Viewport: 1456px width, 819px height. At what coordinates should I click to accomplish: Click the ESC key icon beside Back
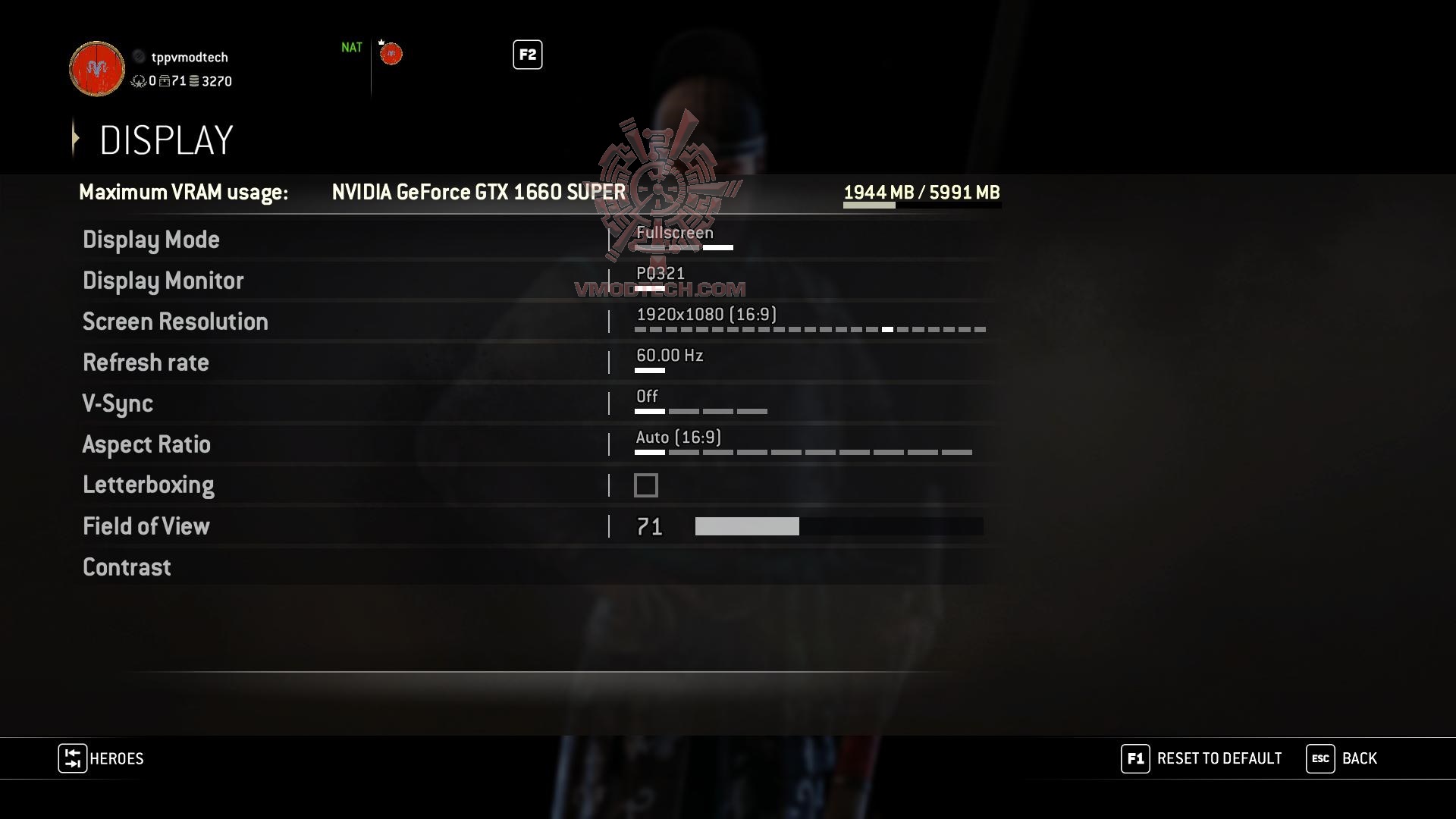(1319, 758)
